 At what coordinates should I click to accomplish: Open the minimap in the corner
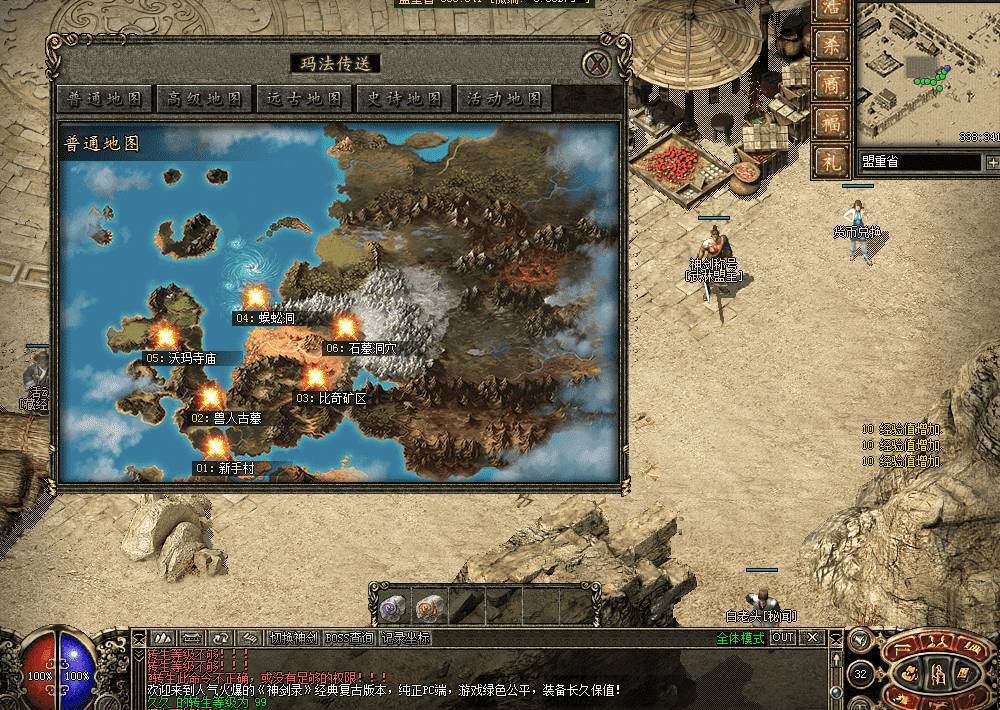click(x=927, y=75)
